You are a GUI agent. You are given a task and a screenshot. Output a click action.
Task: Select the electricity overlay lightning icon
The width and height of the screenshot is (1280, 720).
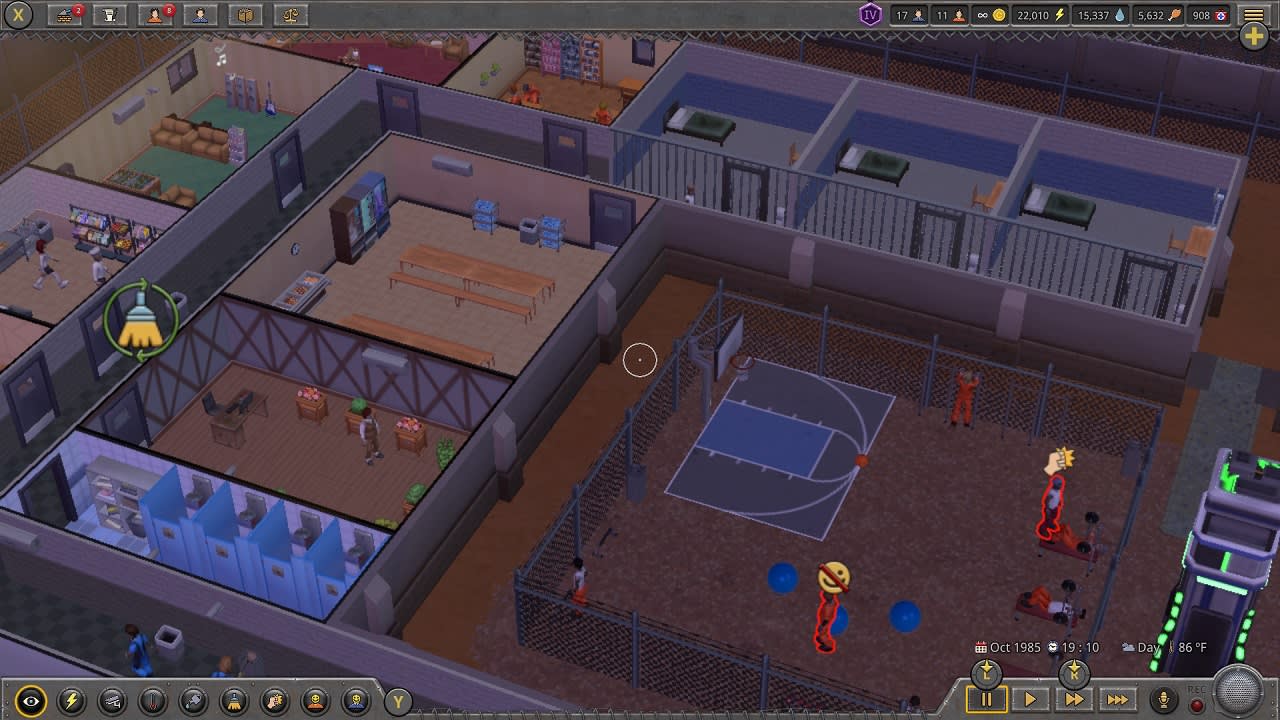[x=73, y=701]
